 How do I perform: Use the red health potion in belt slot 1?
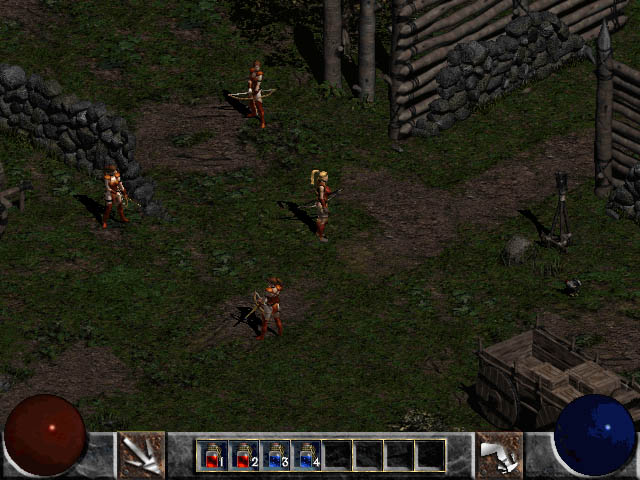[x=213, y=455]
